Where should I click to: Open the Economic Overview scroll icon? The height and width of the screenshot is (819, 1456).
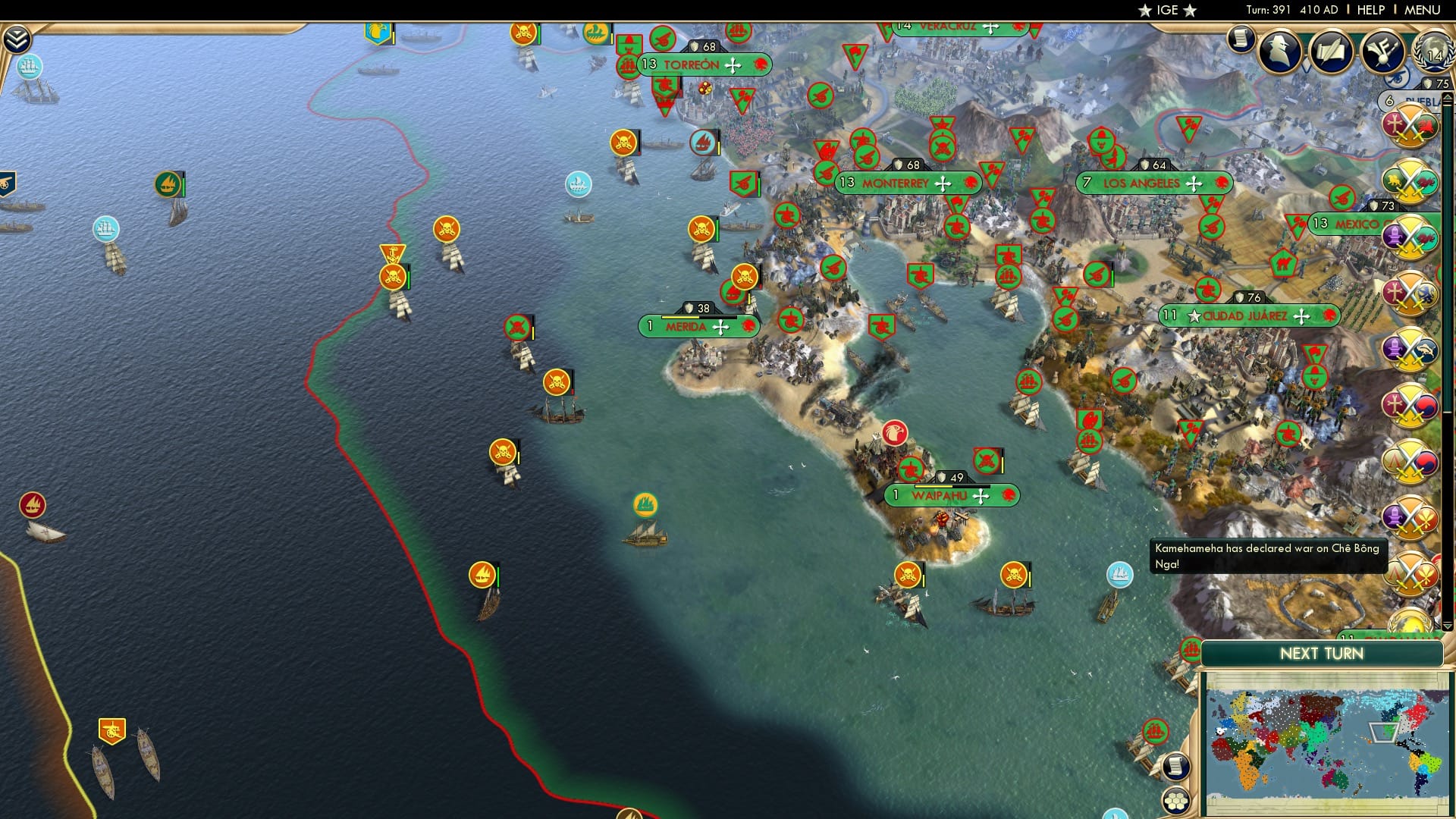[x=1241, y=39]
